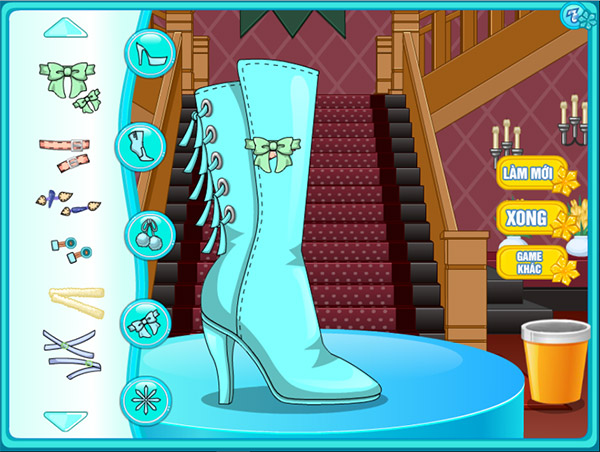
Task: Switch to the cherry pom-pom category
Action: [146, 234]
